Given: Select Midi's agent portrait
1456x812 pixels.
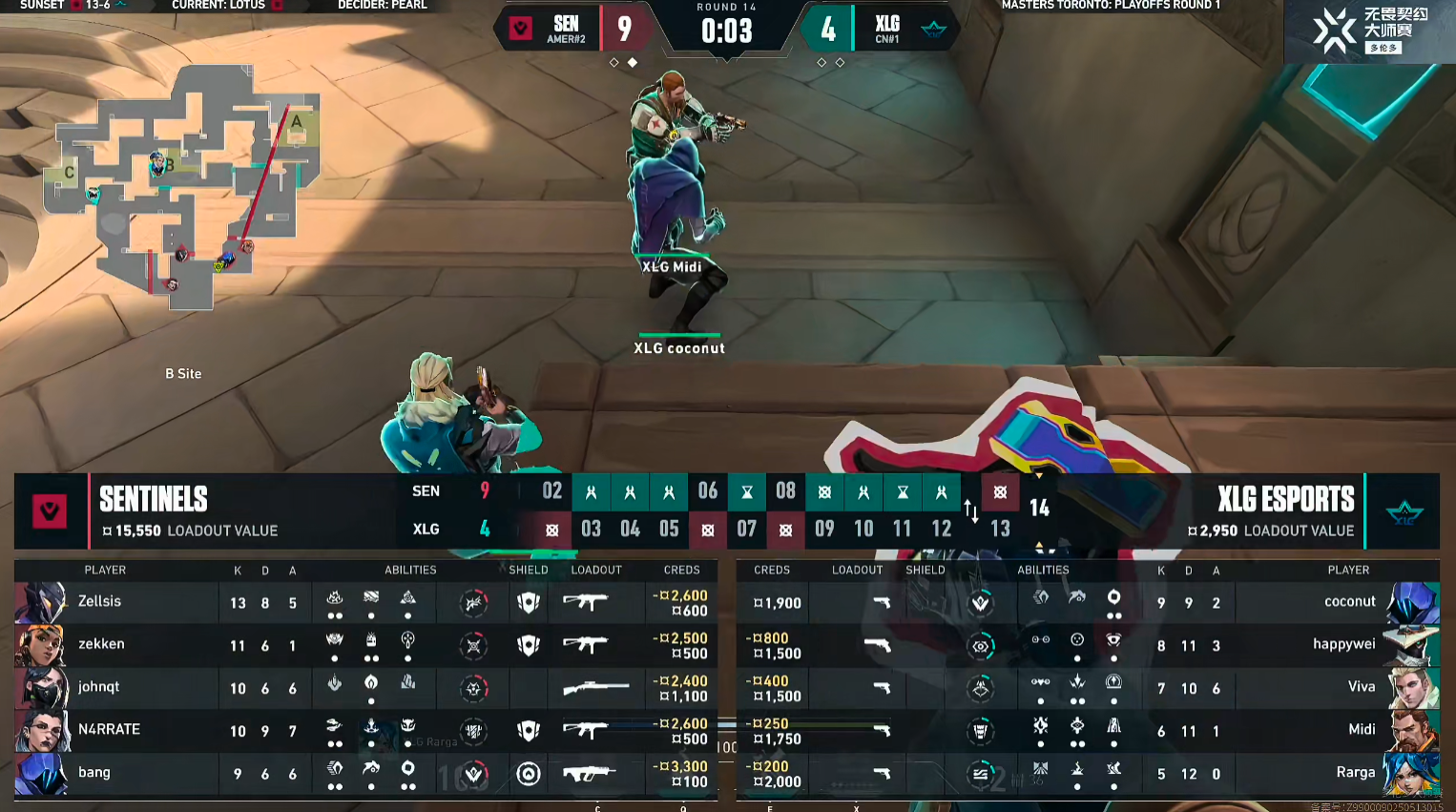Looking at the screenshot, I should 1411,731.
